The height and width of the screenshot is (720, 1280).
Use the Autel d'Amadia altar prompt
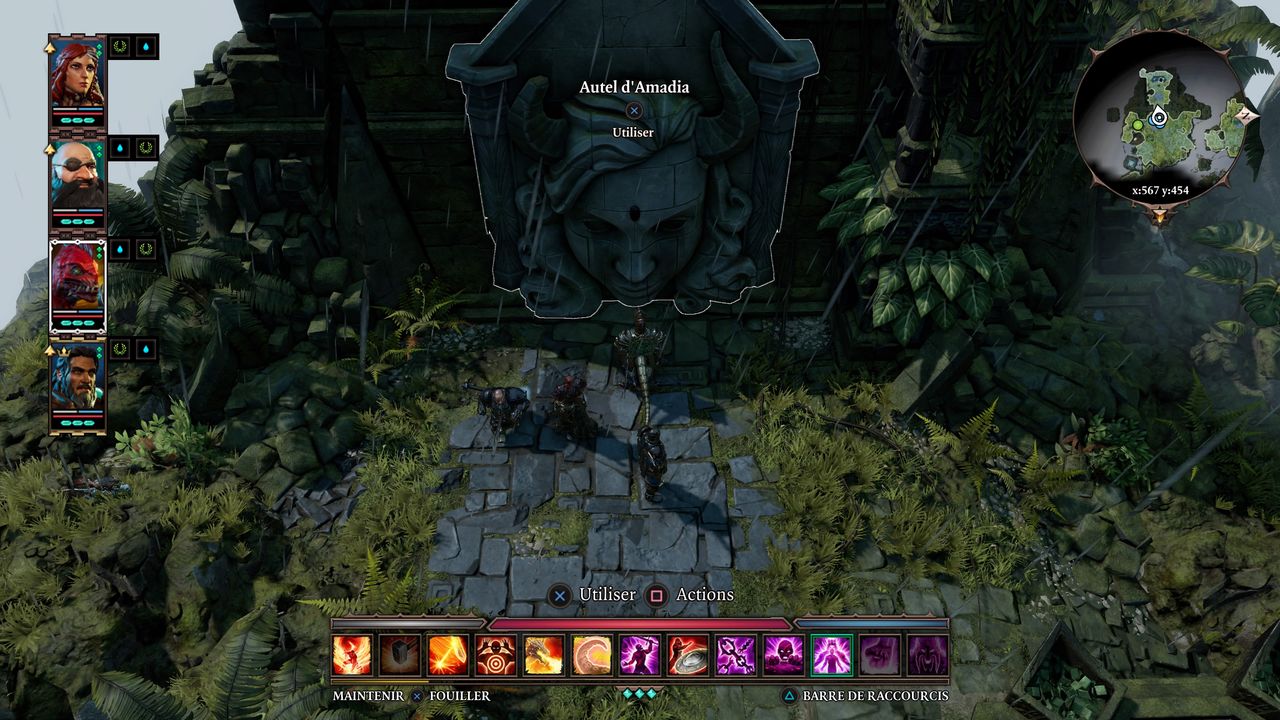634,111
